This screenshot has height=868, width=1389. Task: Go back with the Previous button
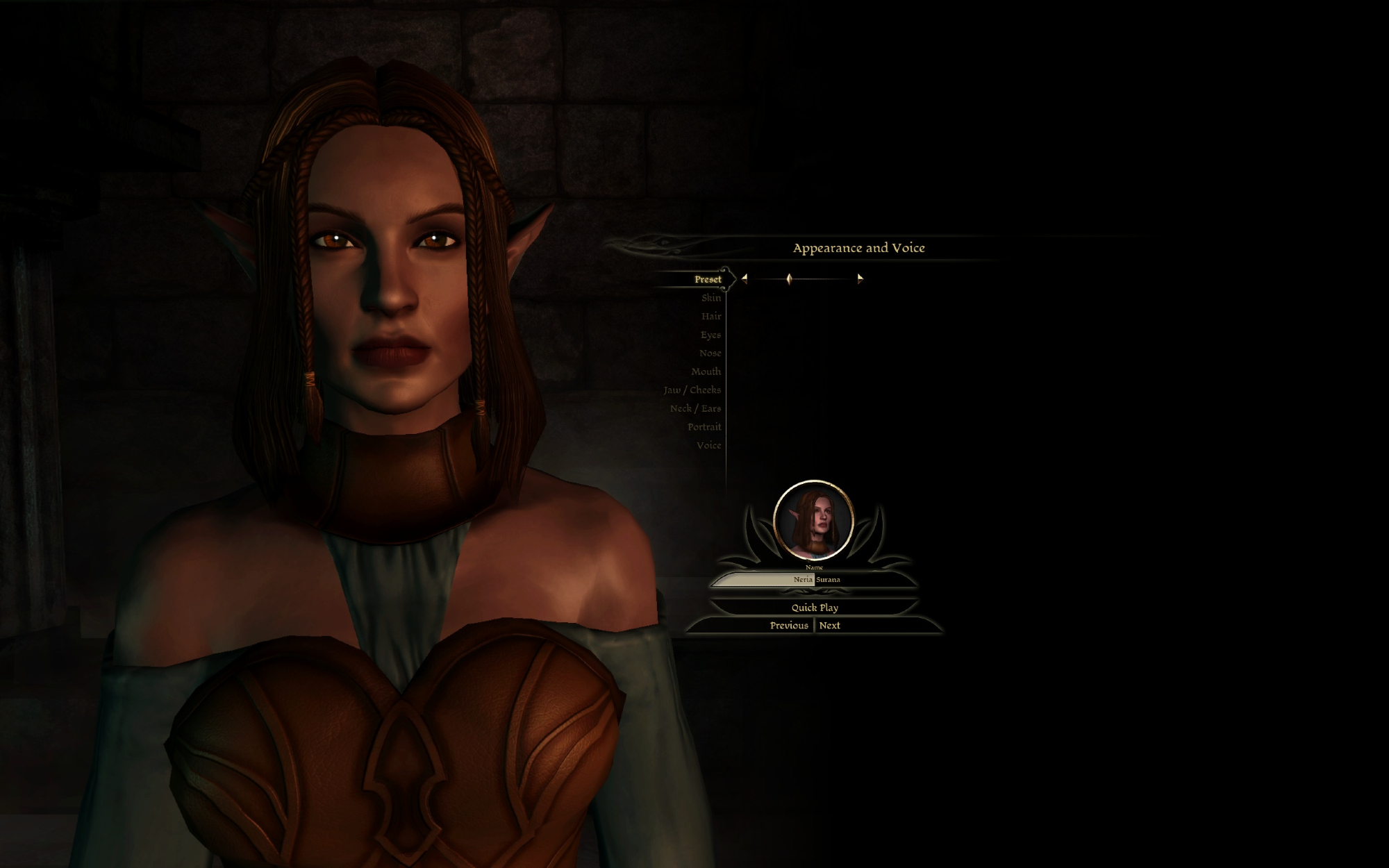788,626
